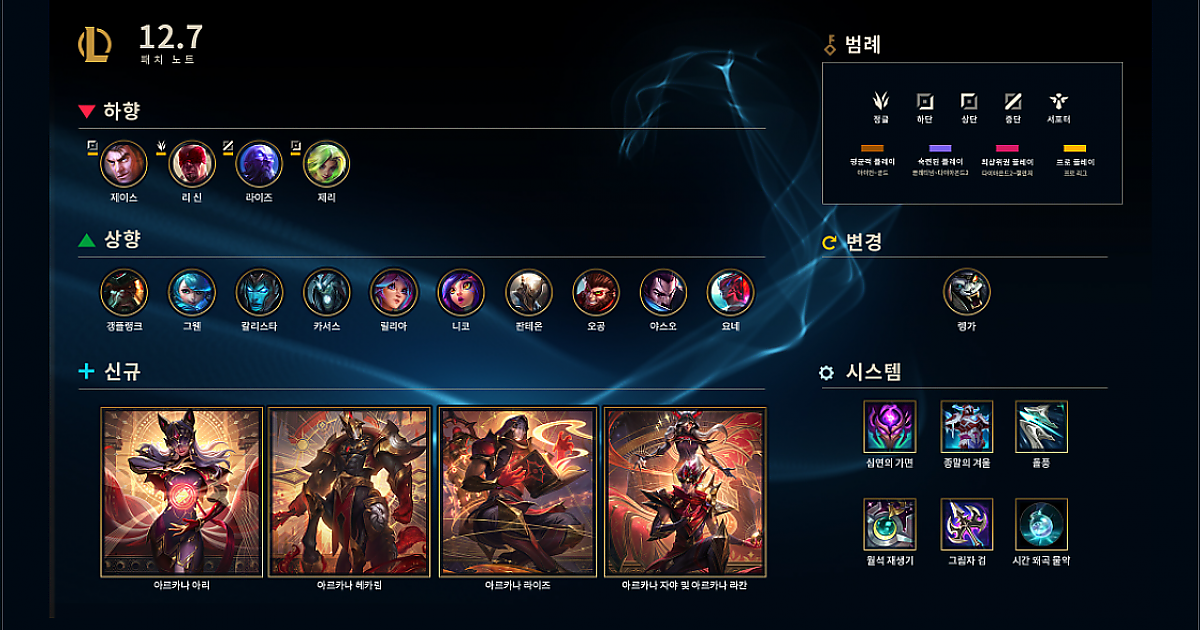Click Lee Sin's nerf portrait
The width and height of the screenshot is (1200, 630).
192,164
